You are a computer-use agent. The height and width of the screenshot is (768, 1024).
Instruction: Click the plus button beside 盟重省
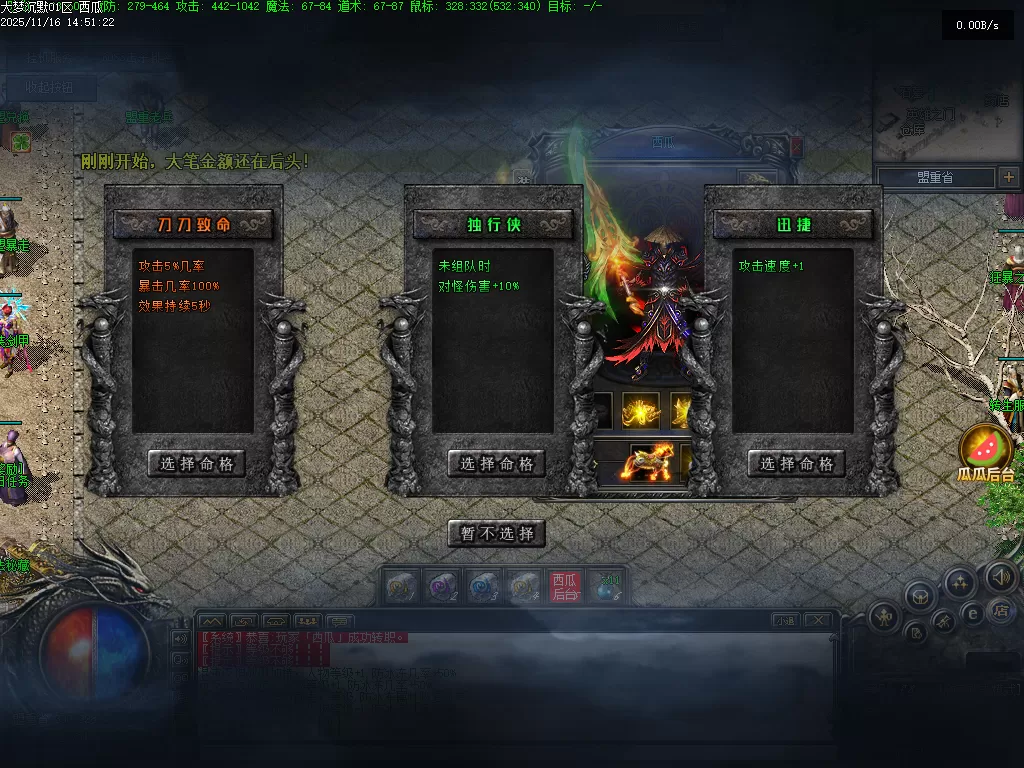click(1008, 177)
